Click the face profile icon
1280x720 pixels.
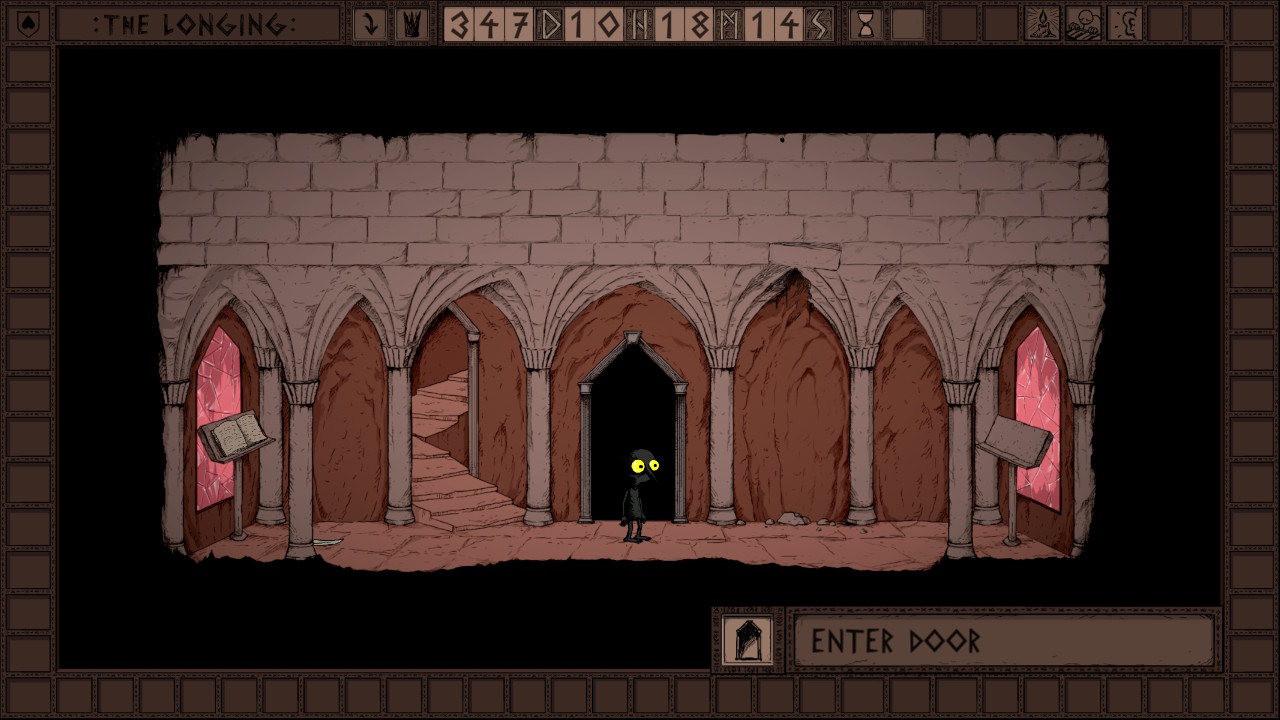[1125, 24]
